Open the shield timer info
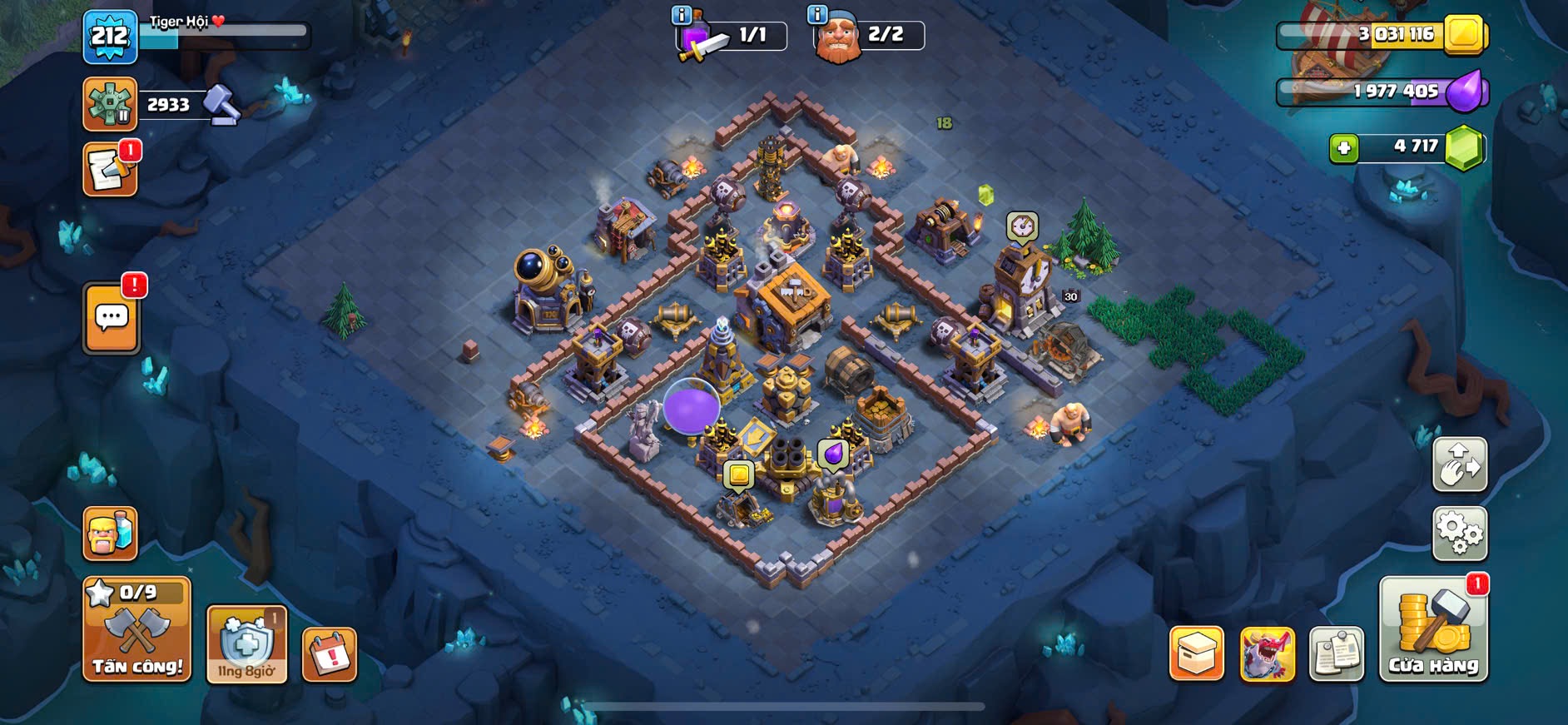 coord(246,643)
